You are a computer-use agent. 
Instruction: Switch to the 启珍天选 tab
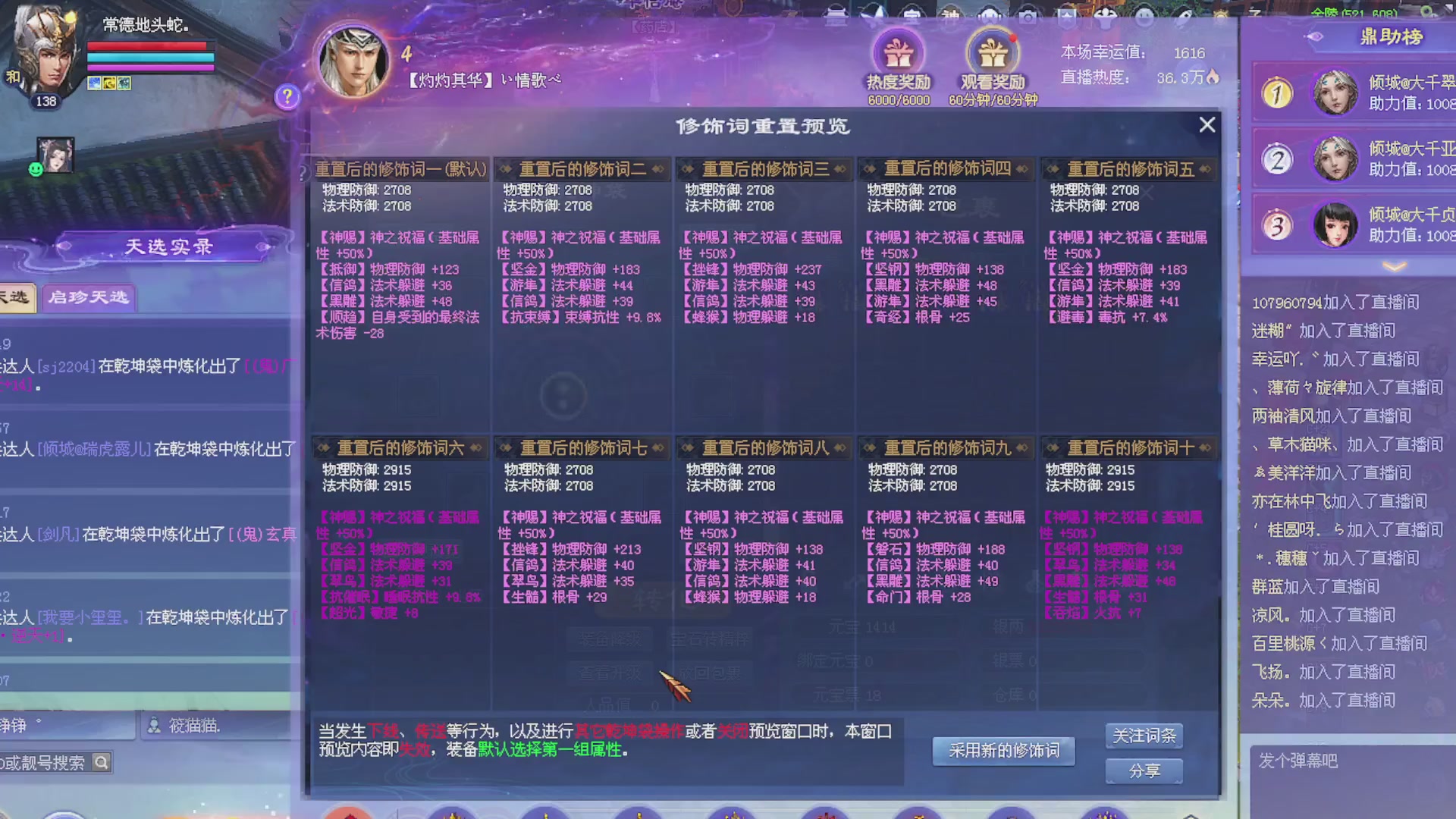click(88, 297)
